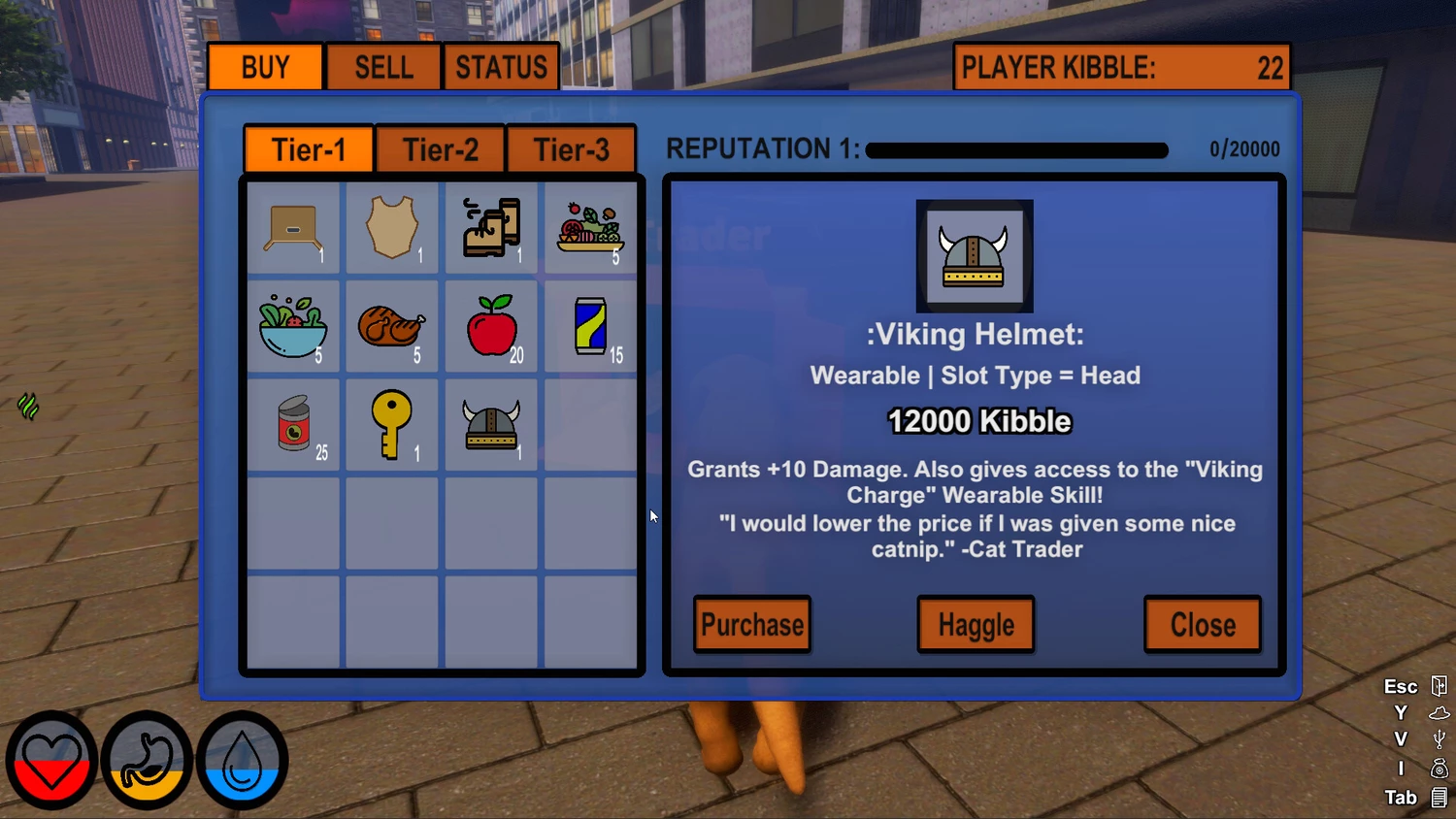
Task: Select the tan vest armor item
Action: point(392,228)
